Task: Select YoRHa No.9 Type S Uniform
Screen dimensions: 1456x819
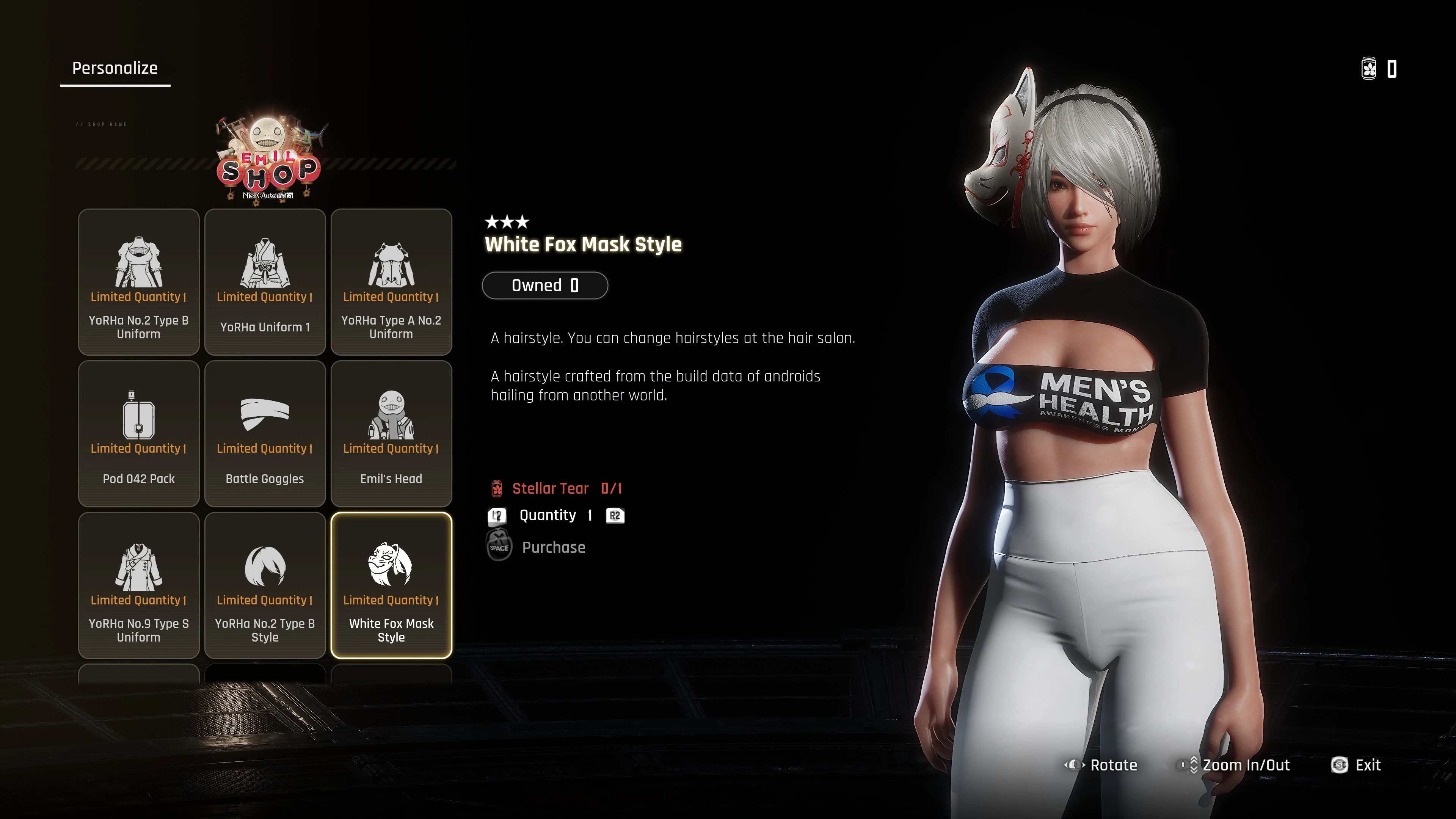Action: click(x=138, y=585)
